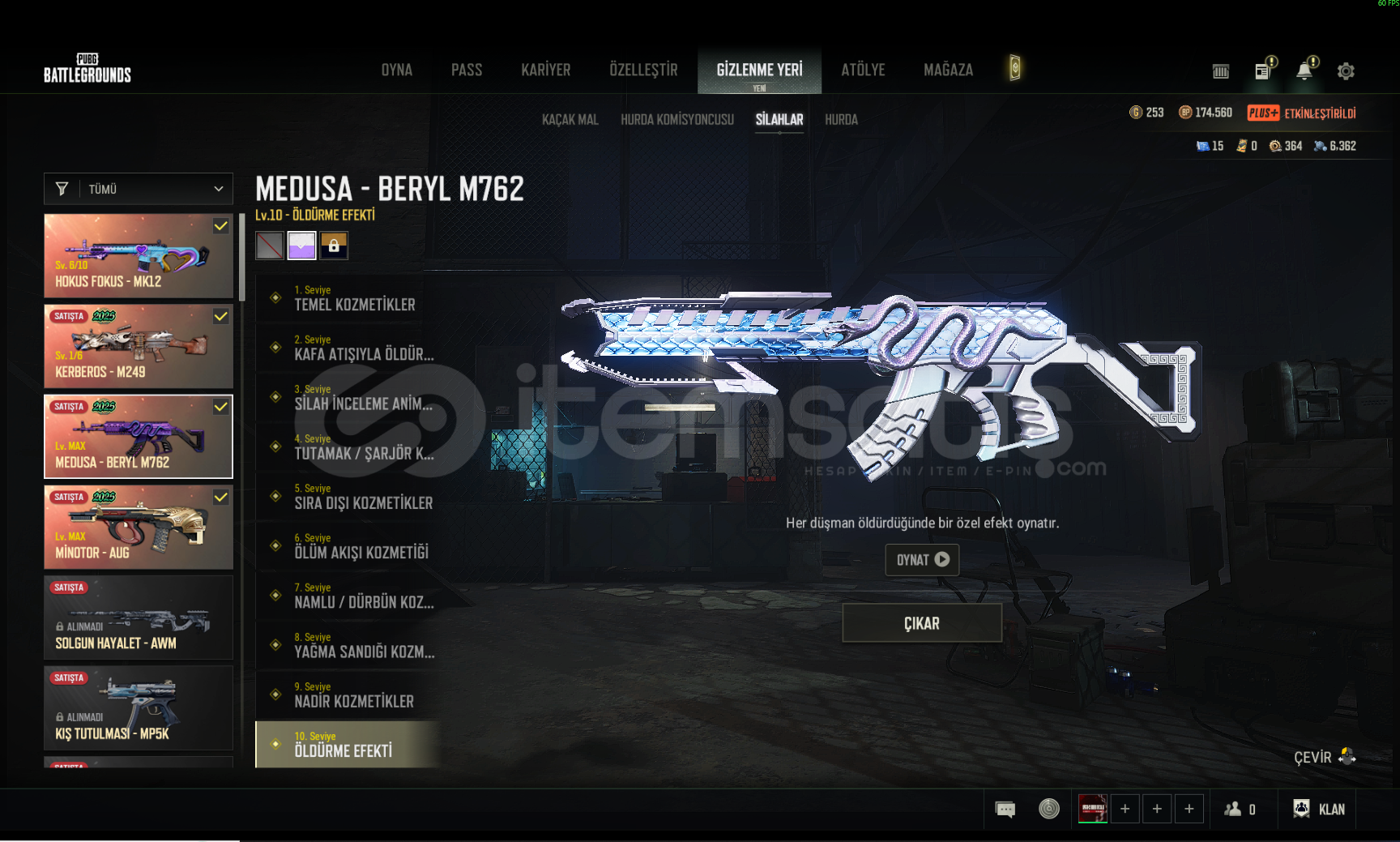Select the Minotor - AUG skin
The image size is (1400, 842).
tap(139, 528)
